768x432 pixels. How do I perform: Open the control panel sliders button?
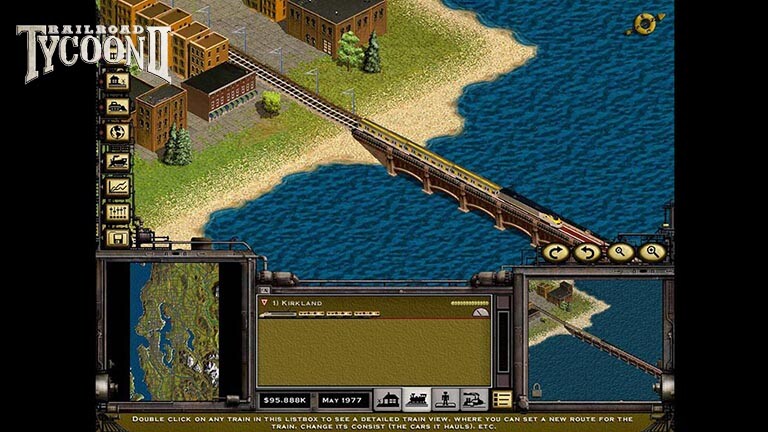click(x=117, y=212)
